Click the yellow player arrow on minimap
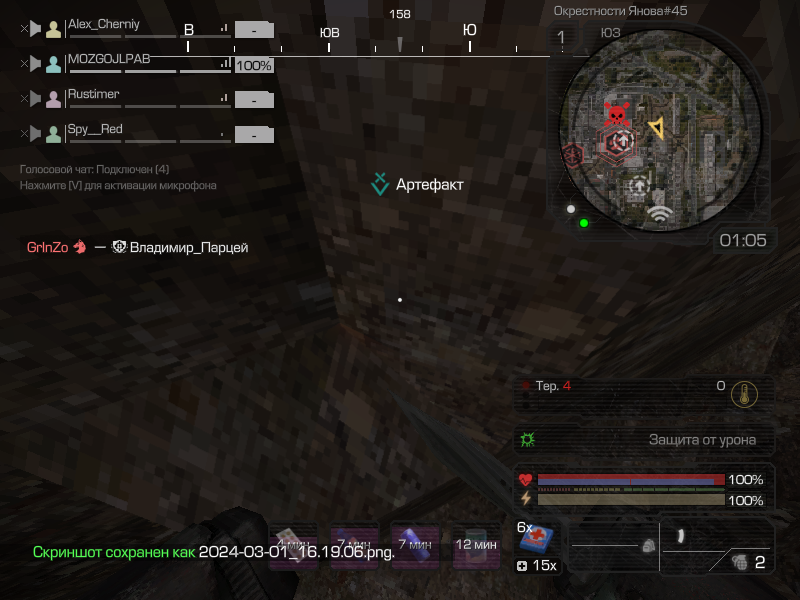Screen dimensions: 800x600 (x=656, y=127)
